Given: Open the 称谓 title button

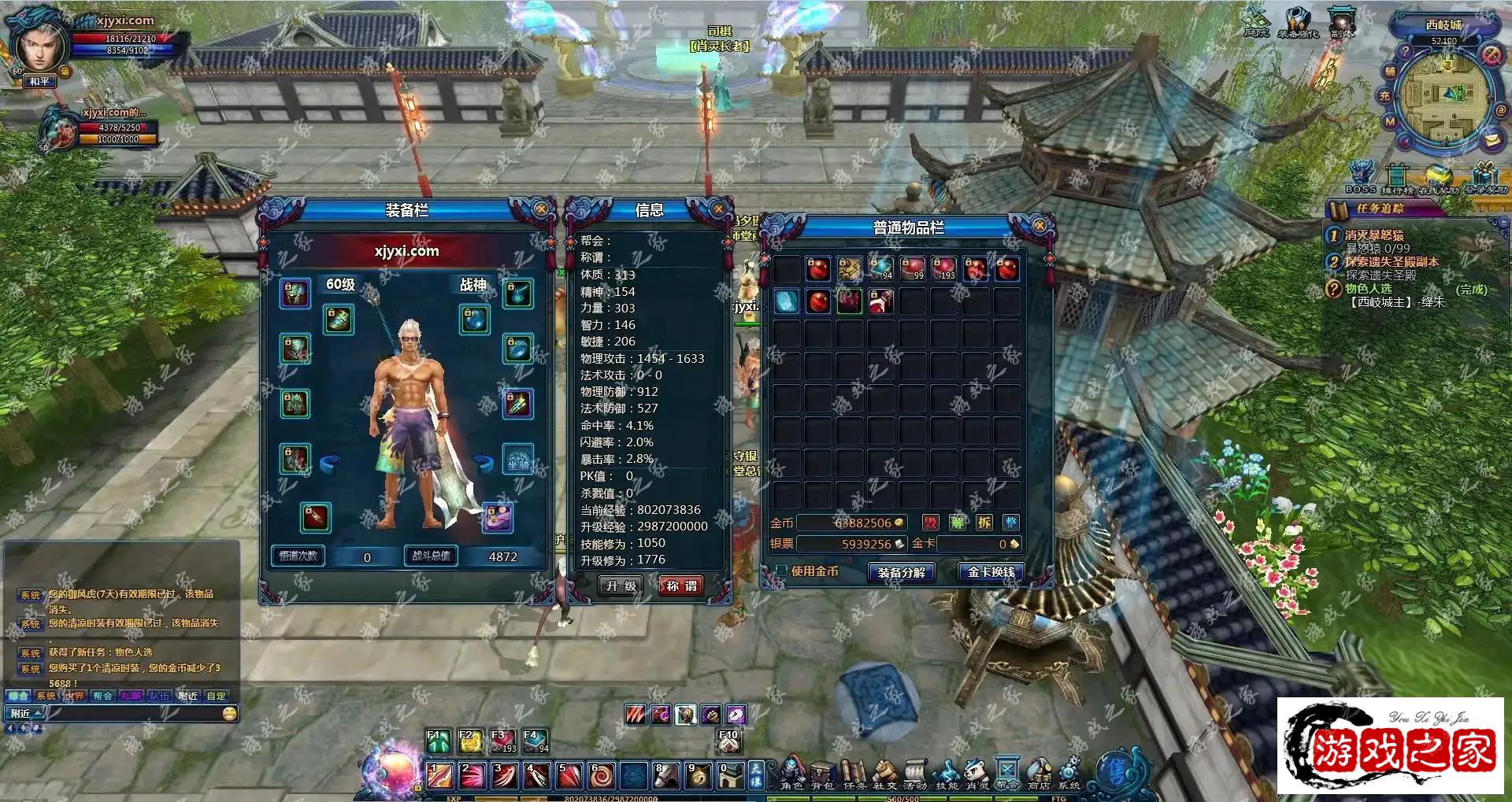Looking at the screenshot, I should 681,586.
